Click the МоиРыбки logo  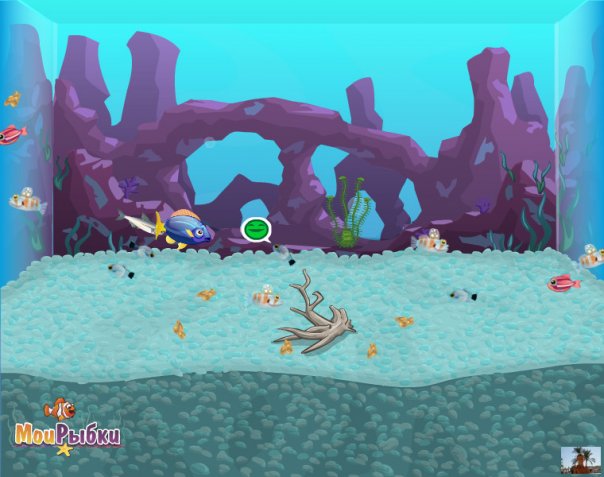tap(67, 430)
